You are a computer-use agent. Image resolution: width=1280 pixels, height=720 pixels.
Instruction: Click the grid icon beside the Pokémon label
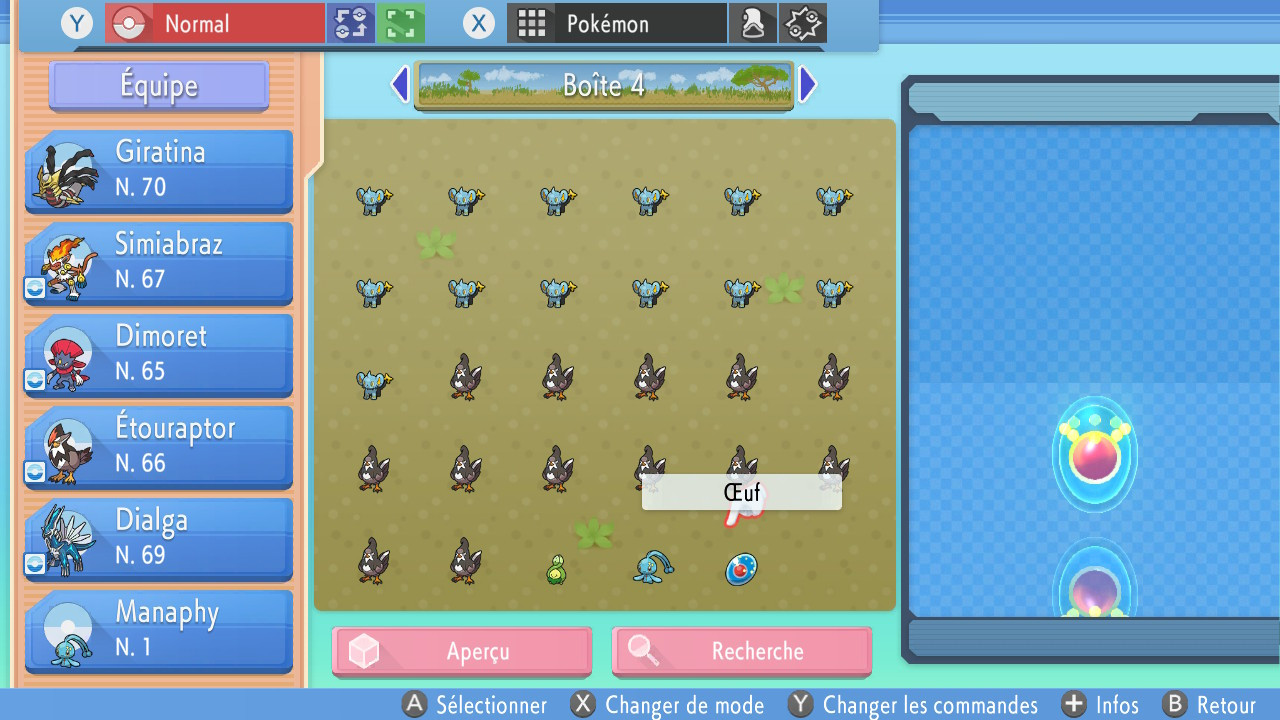coord(531,22)
